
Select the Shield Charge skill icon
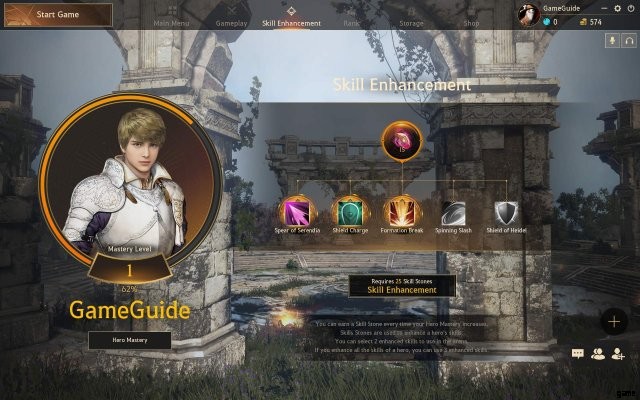(x=350, y=211)
